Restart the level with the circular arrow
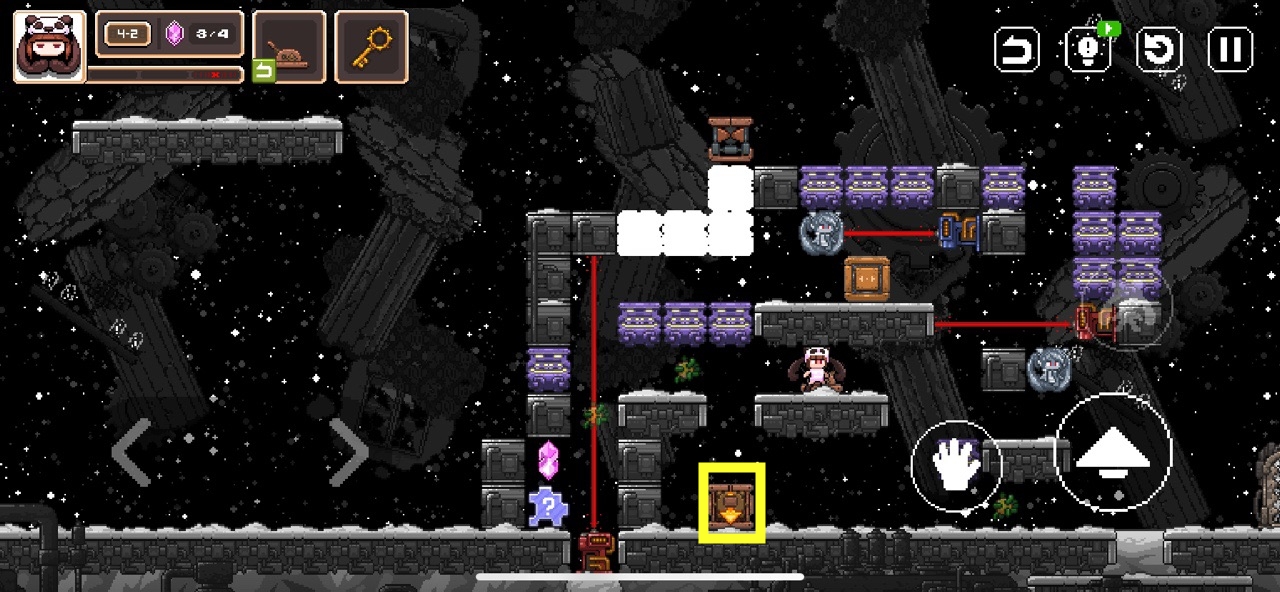The width and height of the screenshot is (1280, 592). (1160, 49)
